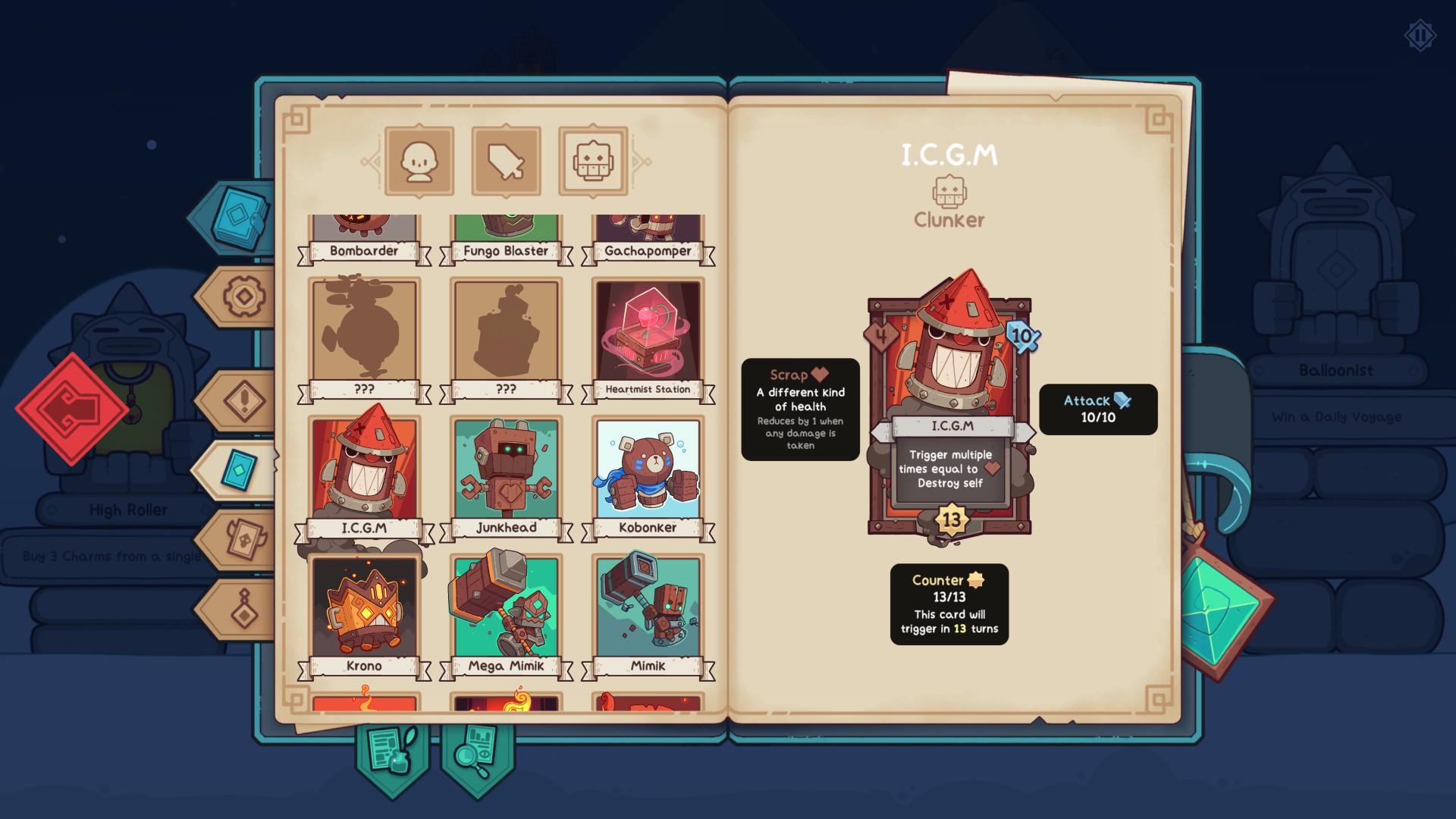
Task: Select the Clunker robot filter icon
Action: point(594,160)
